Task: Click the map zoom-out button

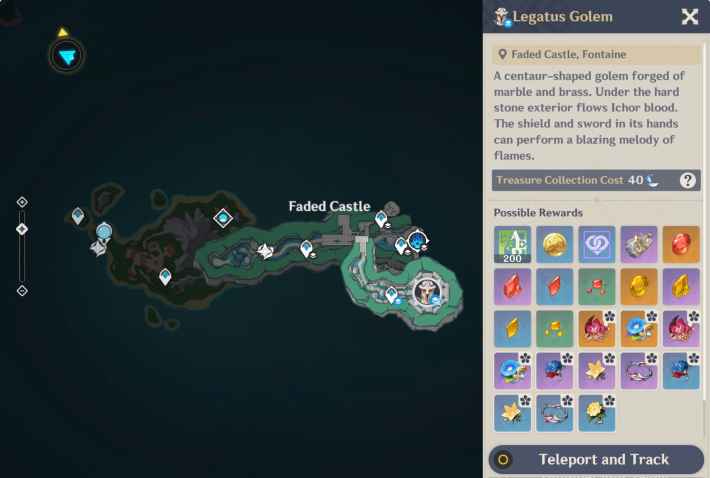Action: tap(22, 291)
